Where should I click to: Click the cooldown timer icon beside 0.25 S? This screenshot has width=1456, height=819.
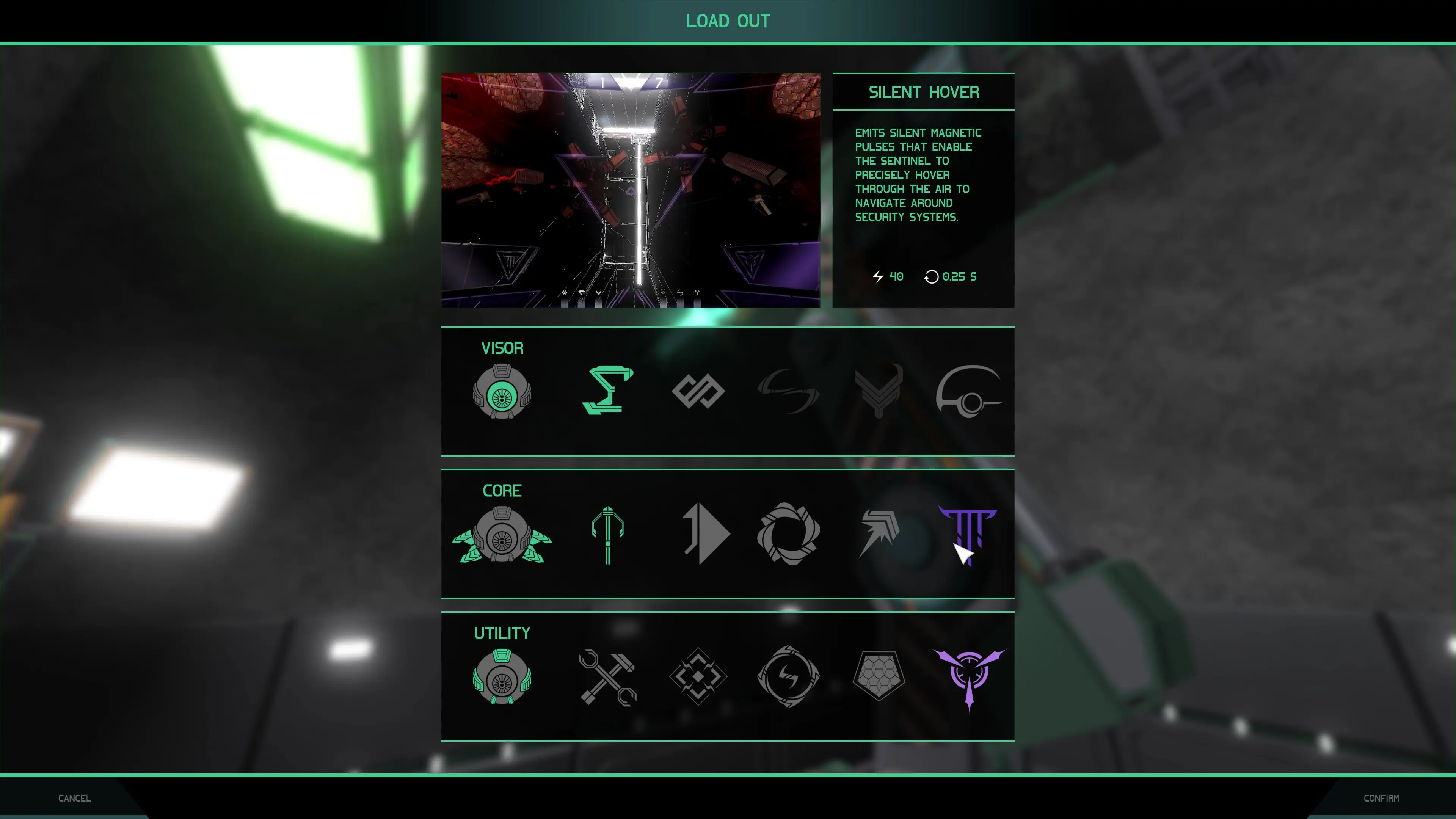pyautogui.click(x=932, y=277)
